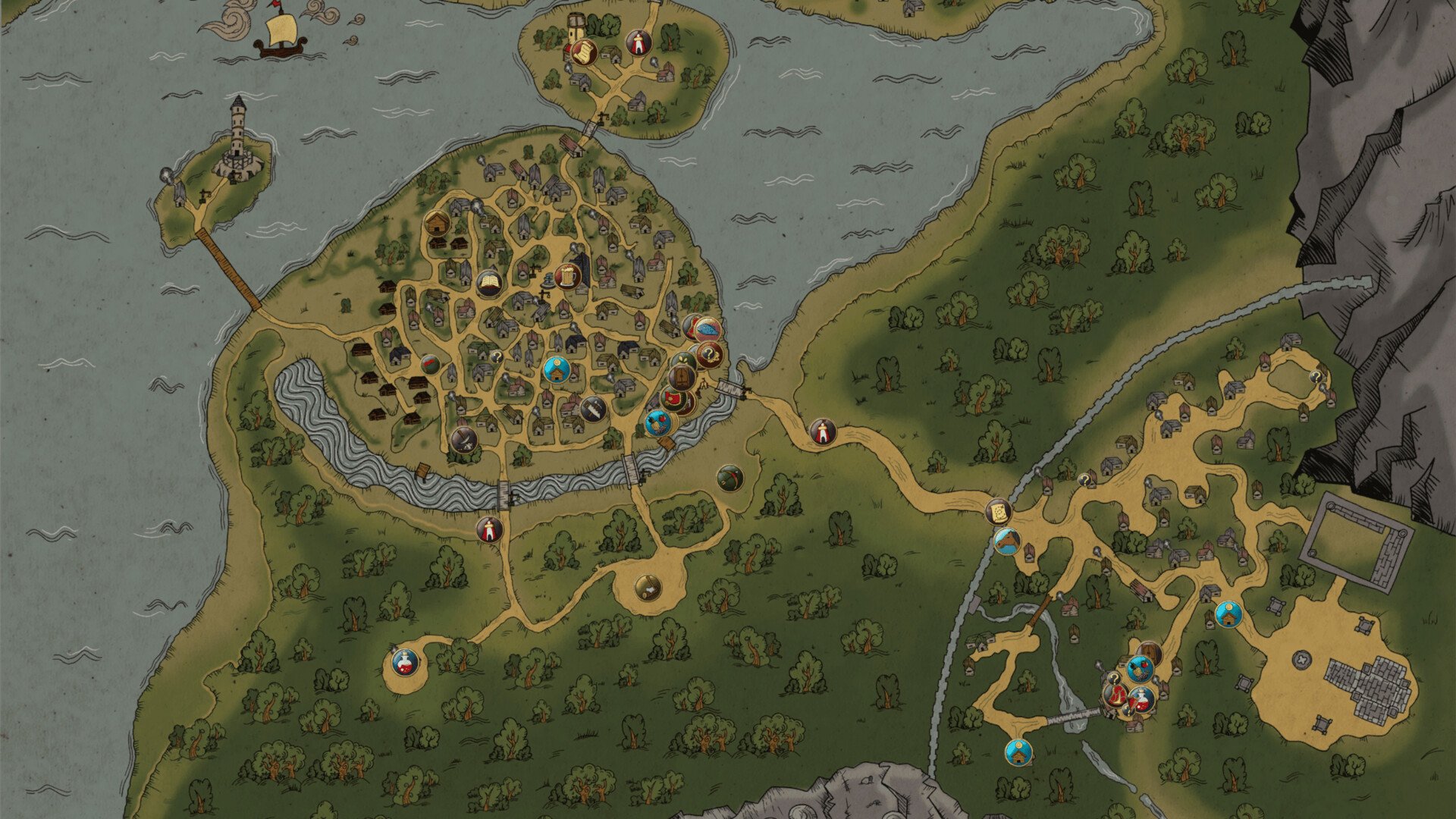Open the open book map marker

coord(489,283)
